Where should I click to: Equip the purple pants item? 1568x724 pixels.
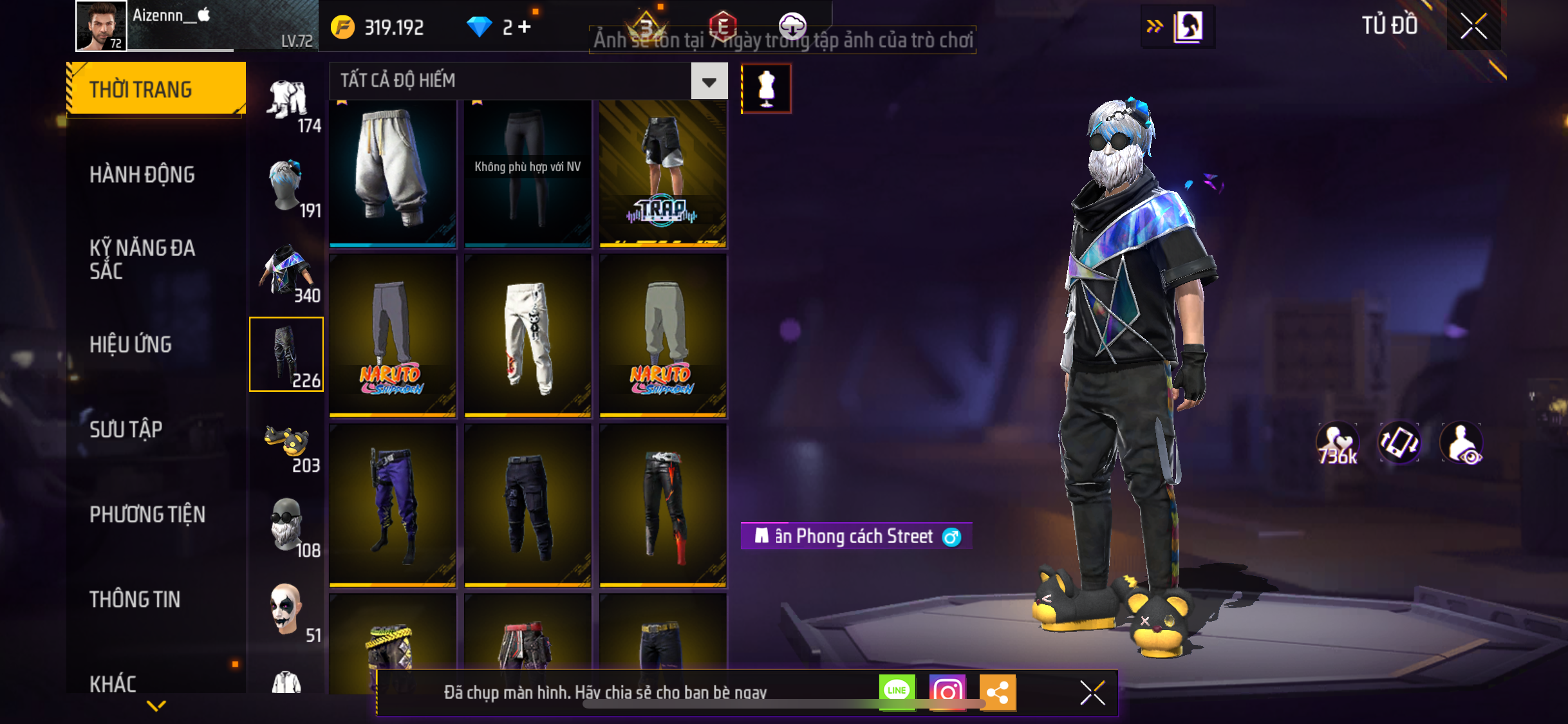[x=393, y=505]
